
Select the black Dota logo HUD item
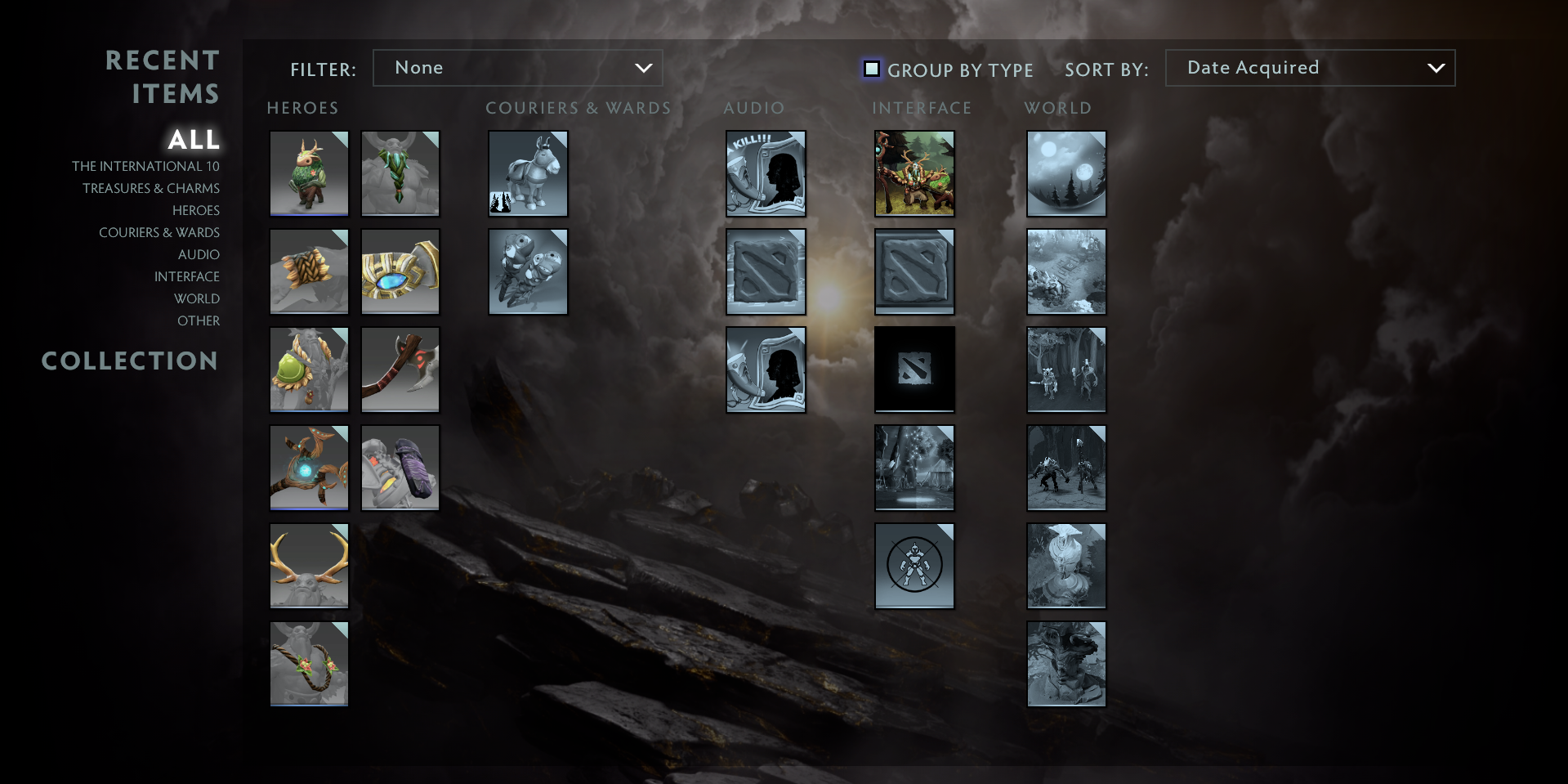(914, 370)
